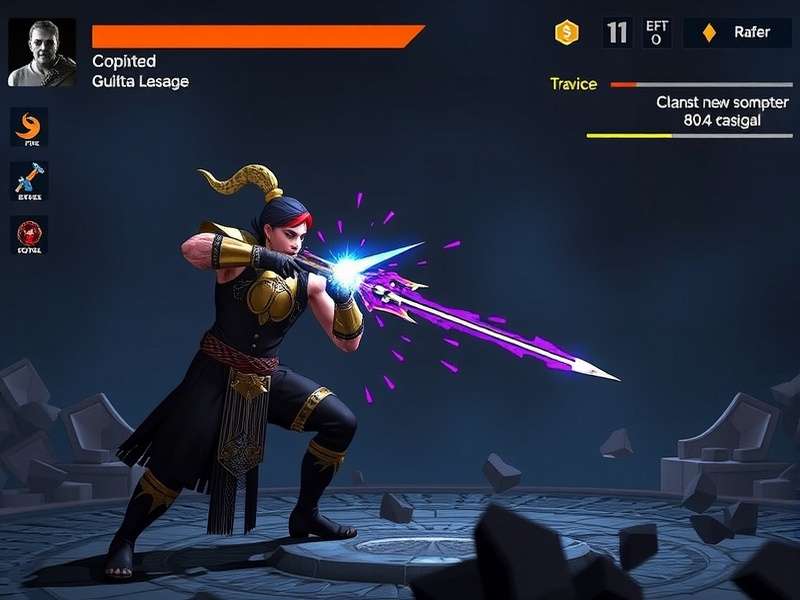The width and height of the screenshot is (800, 600).
Task: Use the red orb ability icon
Action: (29, 236)
